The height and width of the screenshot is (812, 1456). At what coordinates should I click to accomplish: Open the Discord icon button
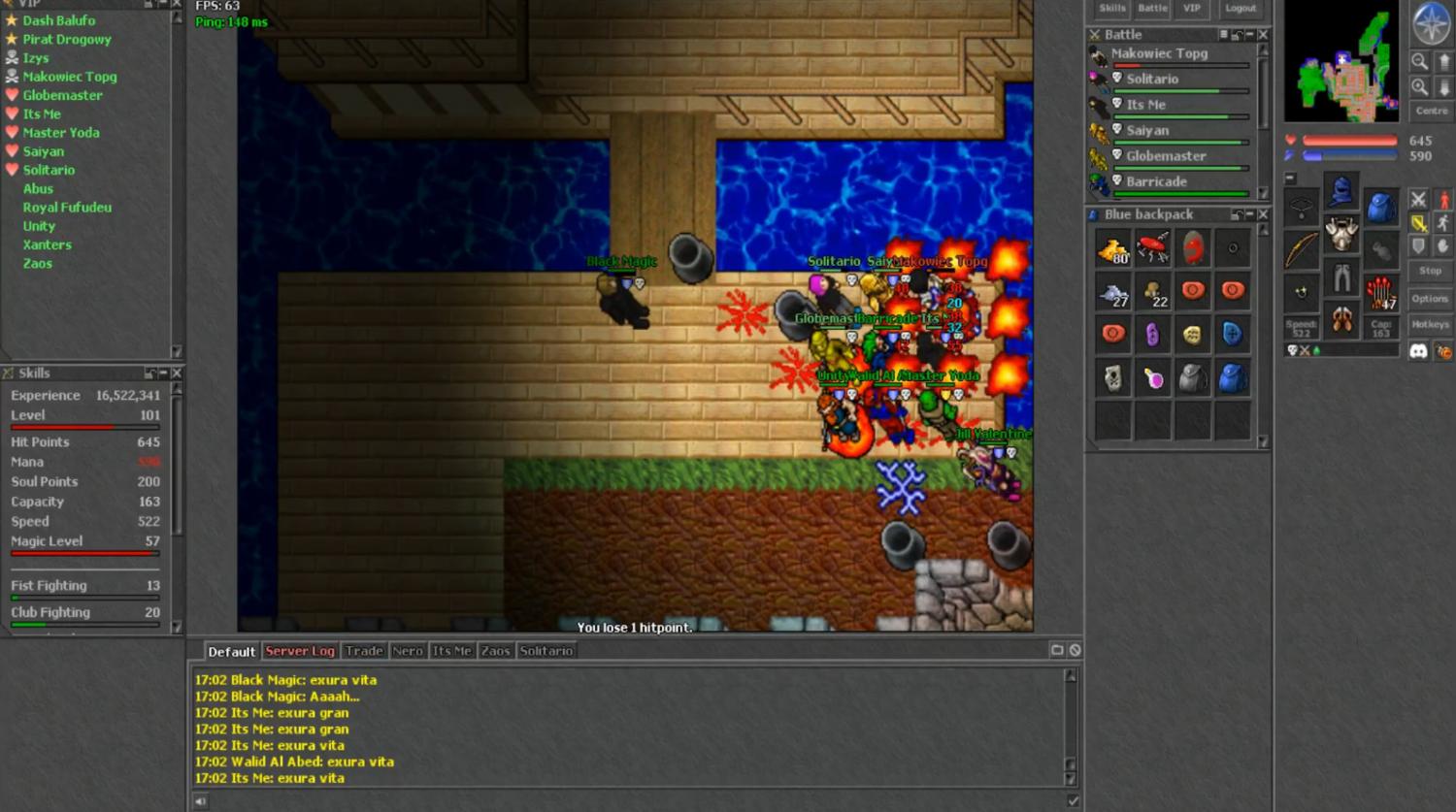click(x=1418, y=351)
